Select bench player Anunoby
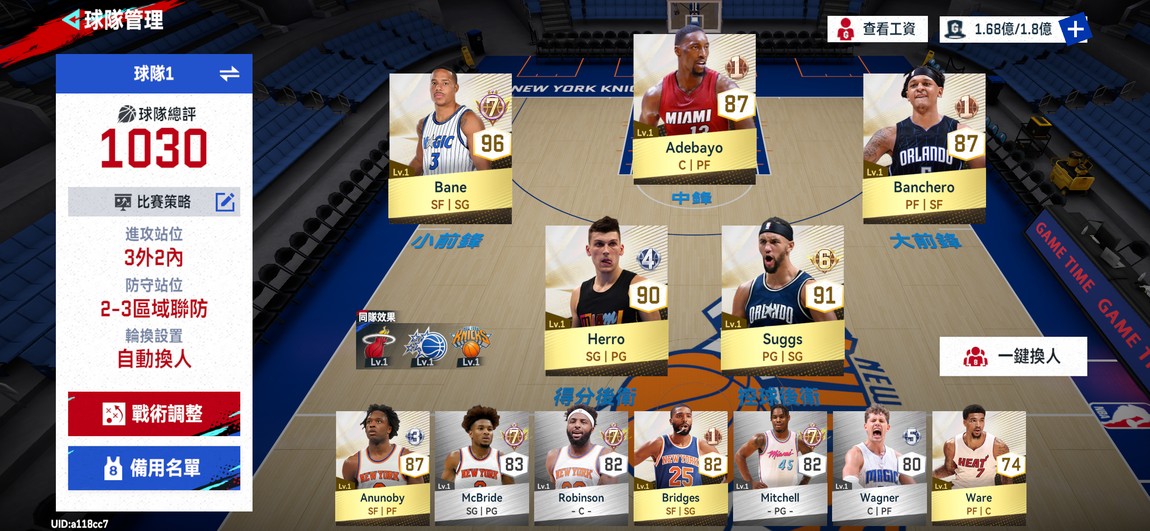 click(x=383, y=465)
